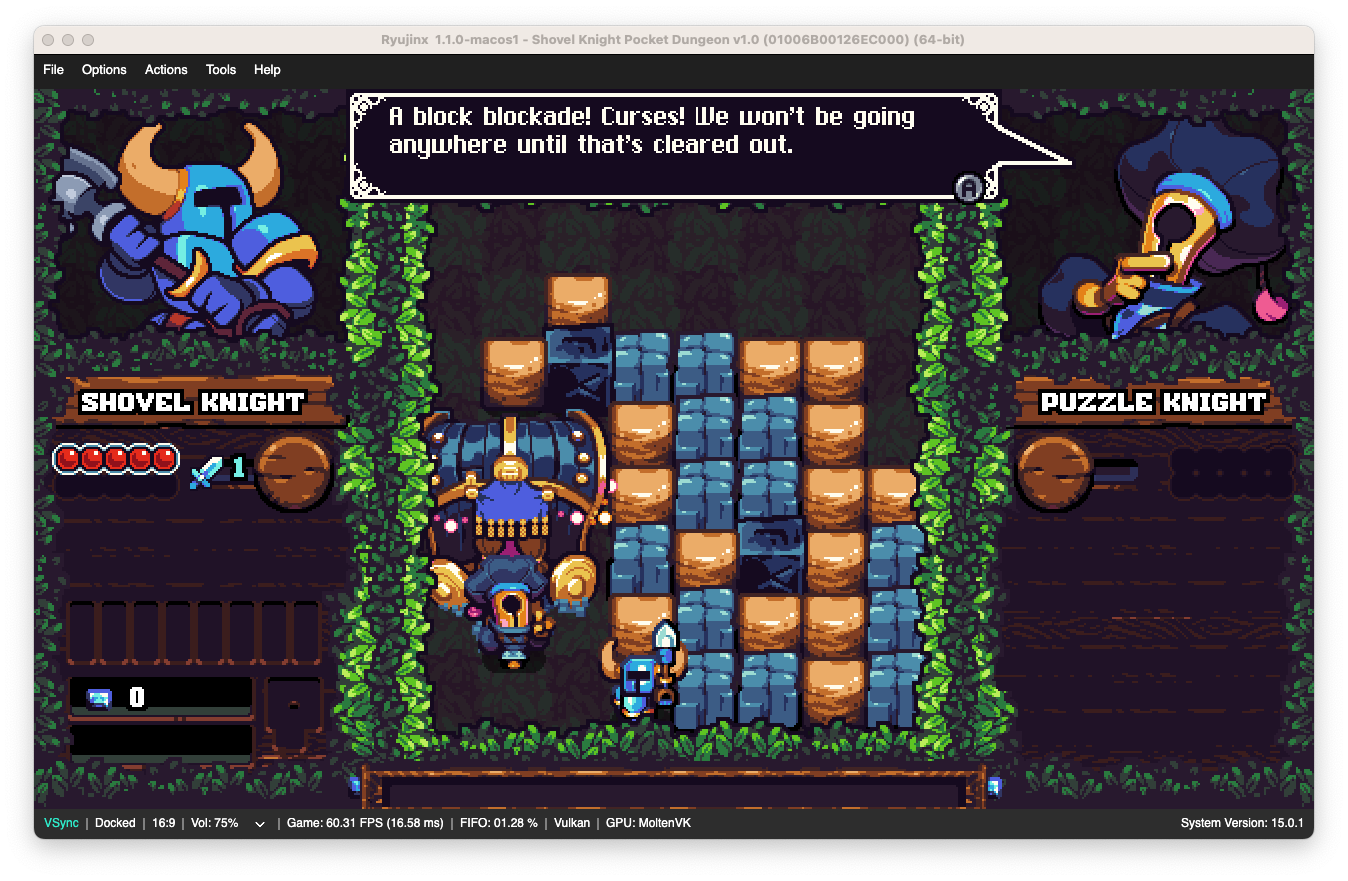Open the volume dropdown chevron

click(x=259, y=823)
